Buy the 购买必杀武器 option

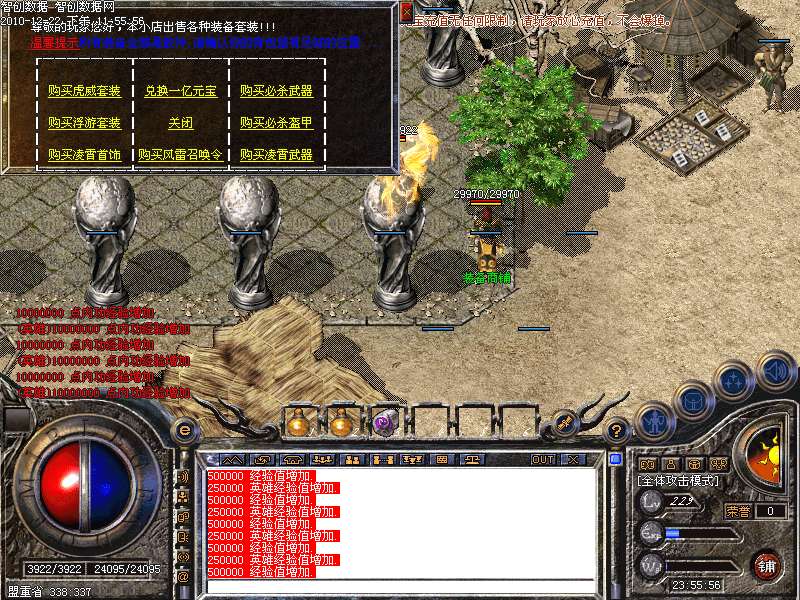coord(276,91)
